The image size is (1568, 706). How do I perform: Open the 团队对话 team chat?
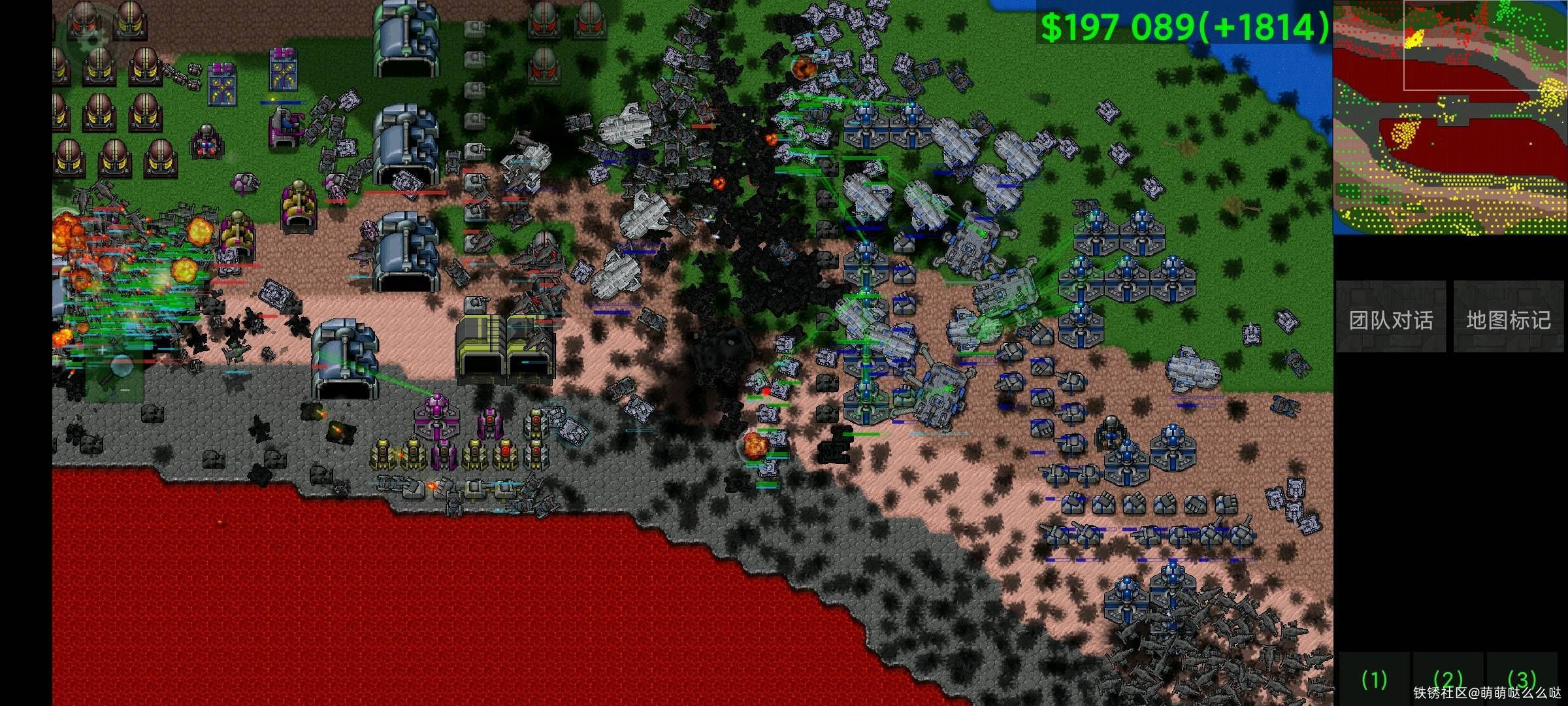pos(1390,318)
